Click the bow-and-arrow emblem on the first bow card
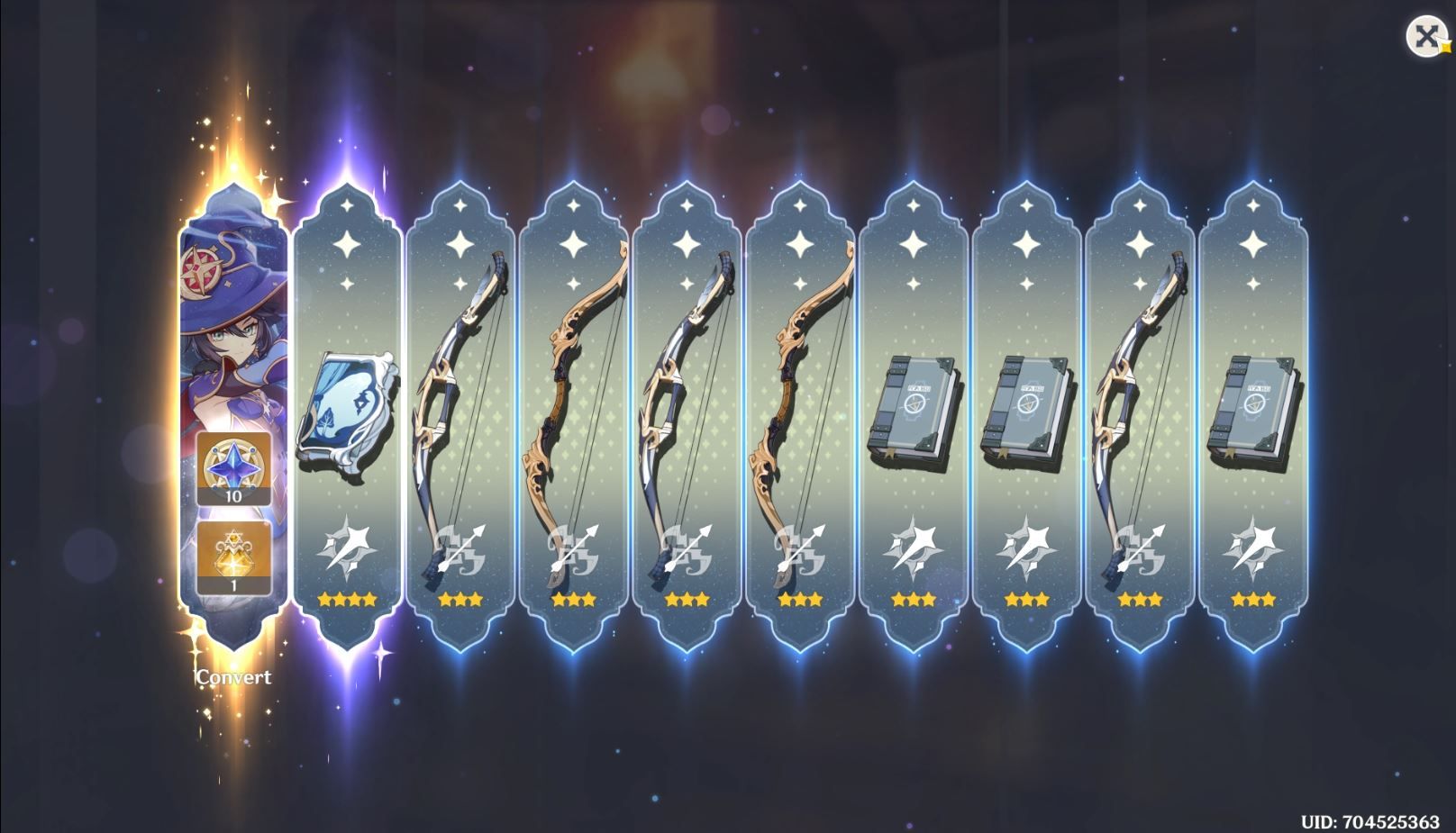 point(460,548)
